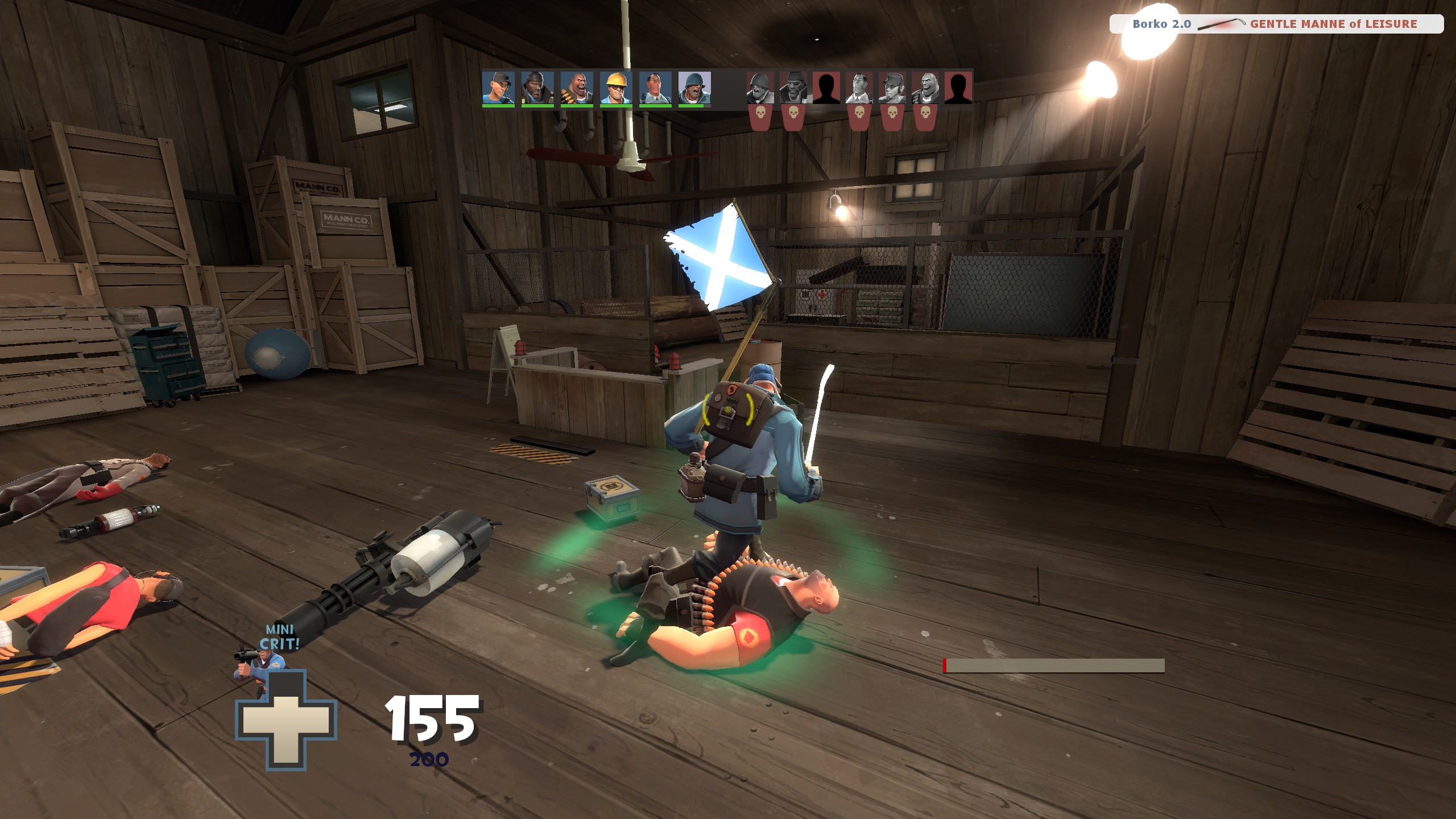
Task: Click the BLU Soldier helmet portrait
Action: [x=694, y=88]
